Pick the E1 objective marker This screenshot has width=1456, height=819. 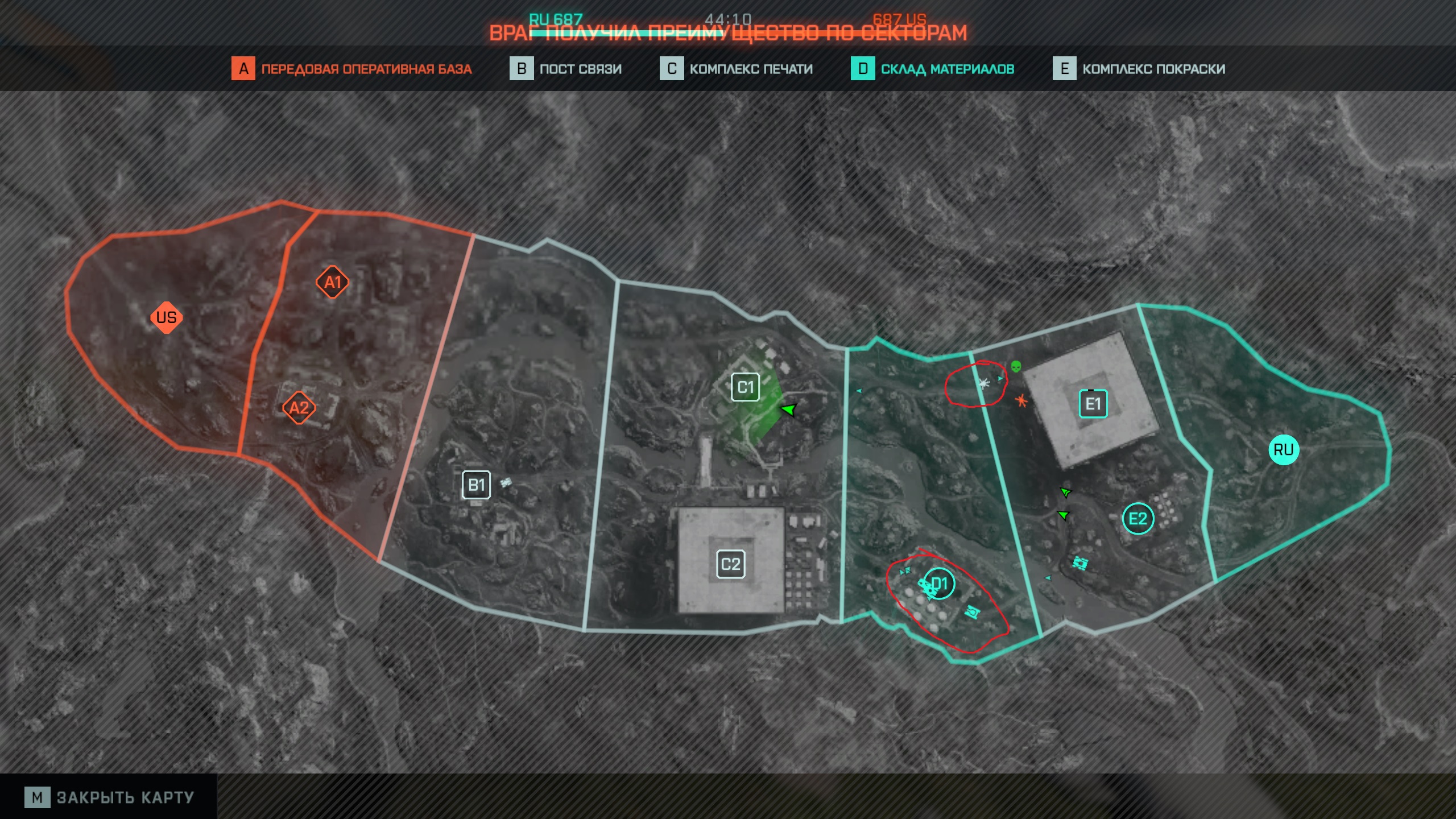[1093, 404]
